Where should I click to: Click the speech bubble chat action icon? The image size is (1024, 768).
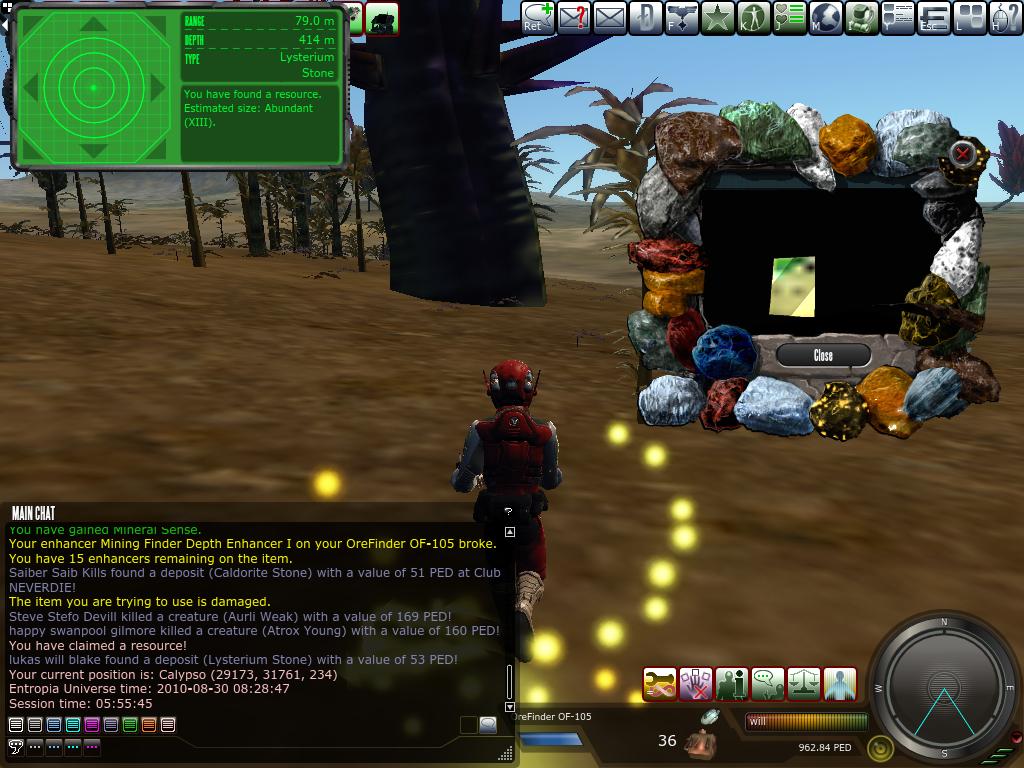pyautogui.click(x=767, y=683)
